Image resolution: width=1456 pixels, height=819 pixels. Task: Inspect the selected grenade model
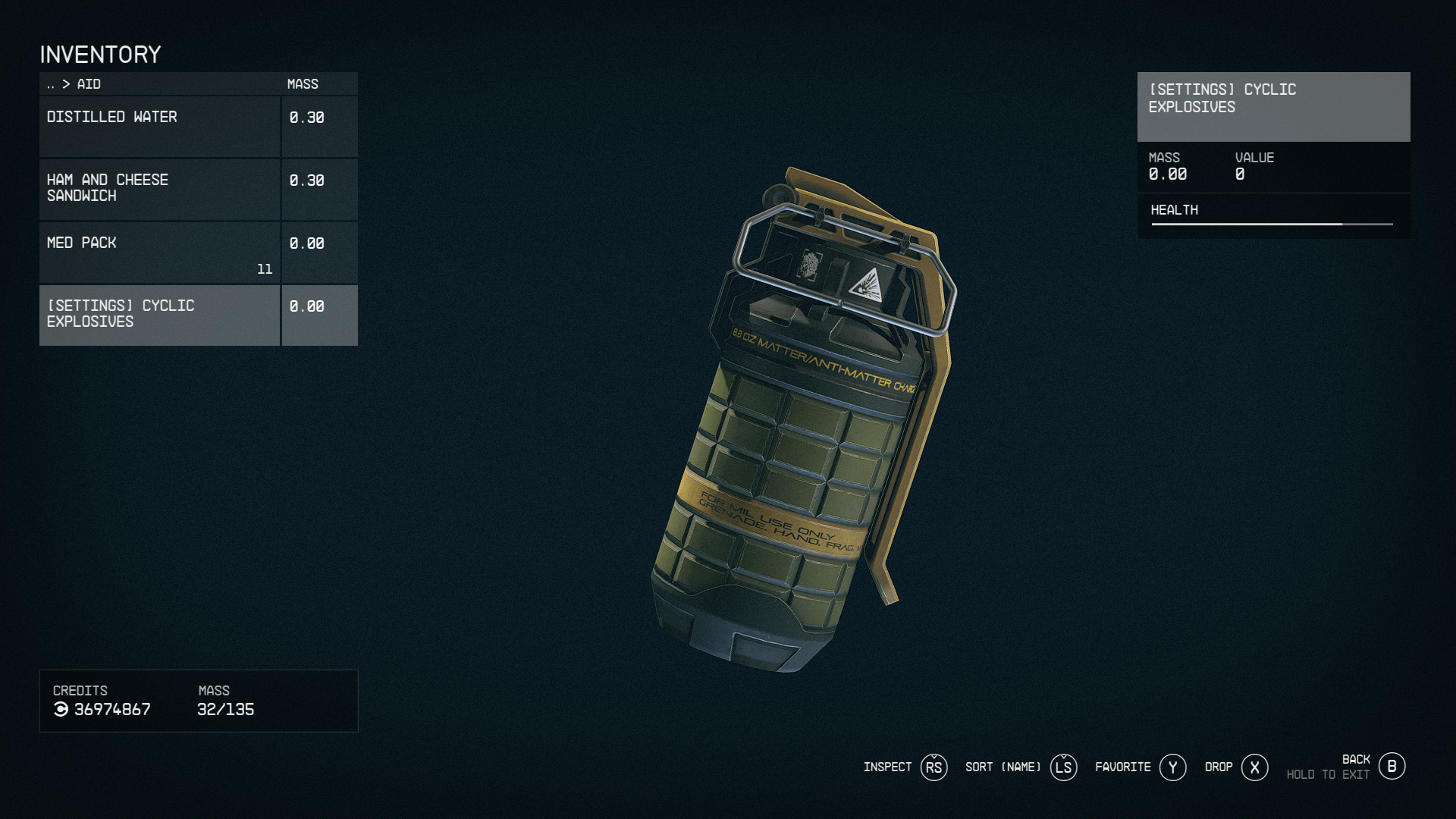click(x=934, y=767)
